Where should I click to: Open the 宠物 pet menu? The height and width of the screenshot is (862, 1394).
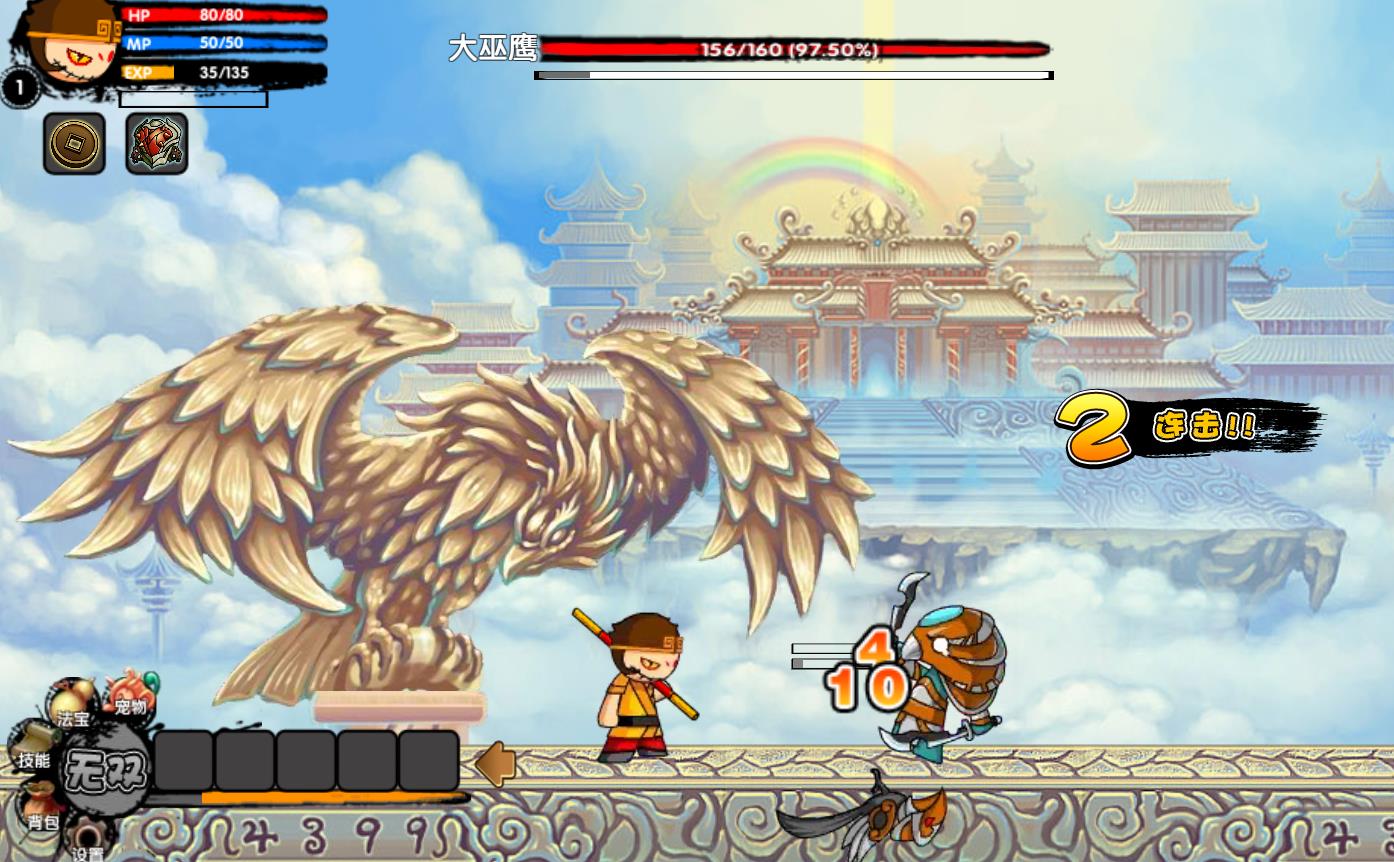click(130, 693)
